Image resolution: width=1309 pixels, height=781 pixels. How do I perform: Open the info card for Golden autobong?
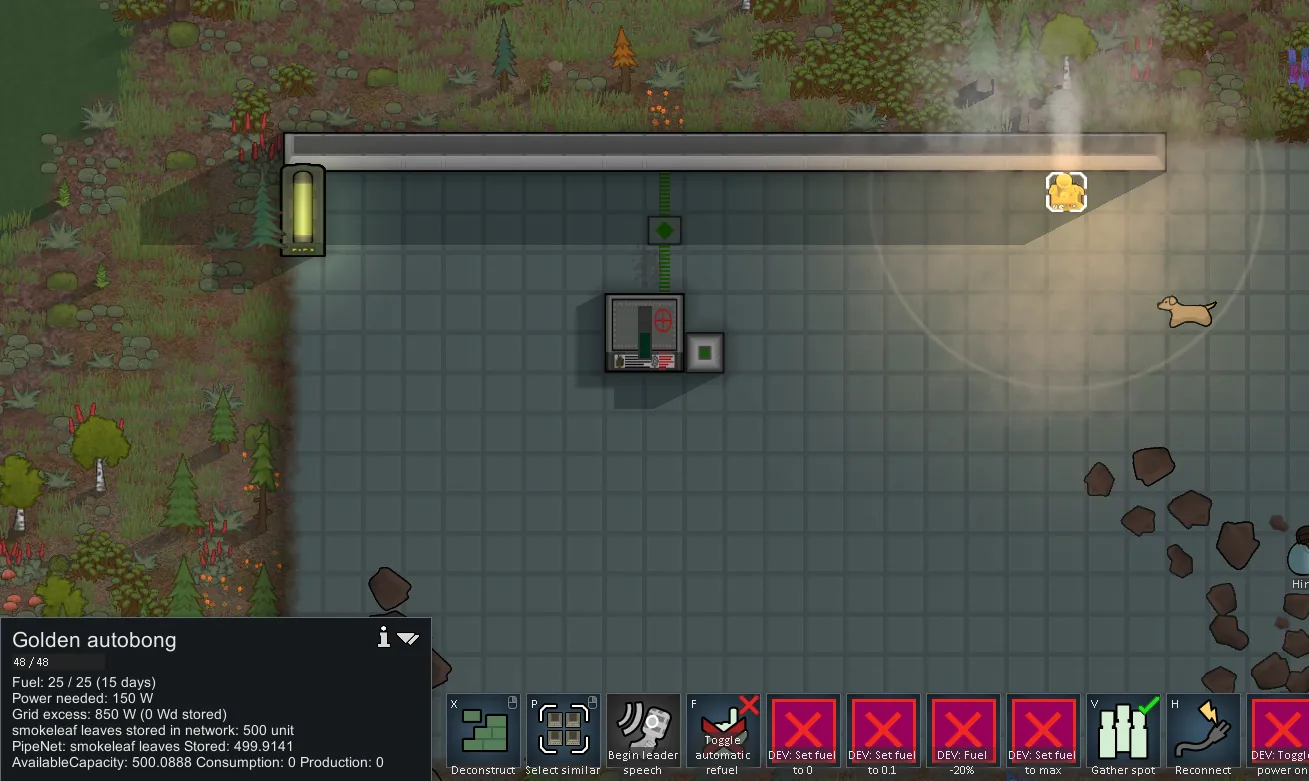(x=383, y=638)
